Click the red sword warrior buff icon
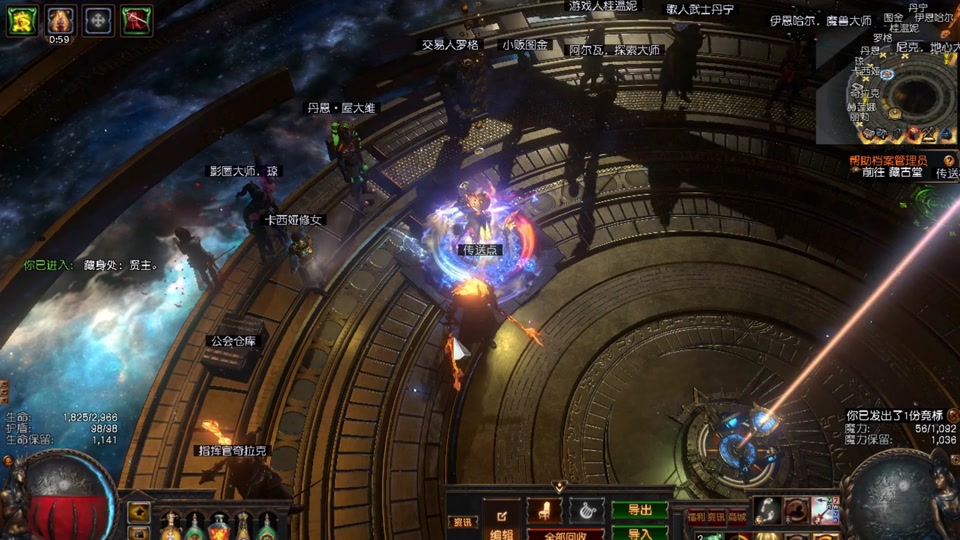Screen dimensions: 960x540 (136, 20)
